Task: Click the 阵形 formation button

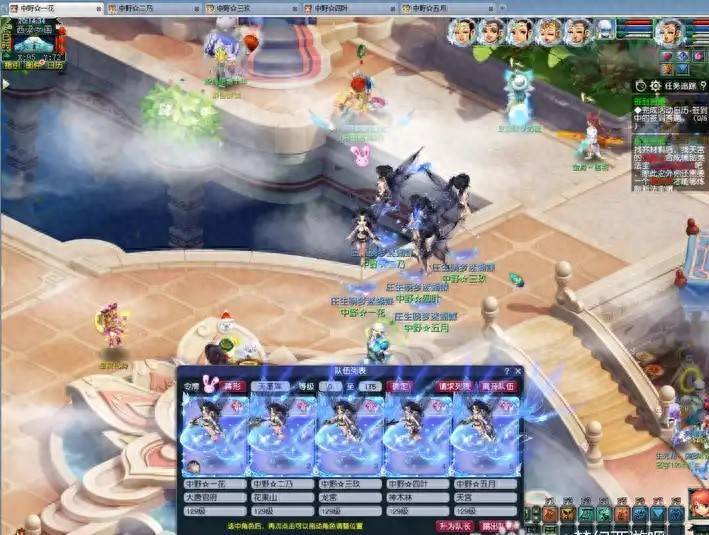Action: (x=233, y=386)
